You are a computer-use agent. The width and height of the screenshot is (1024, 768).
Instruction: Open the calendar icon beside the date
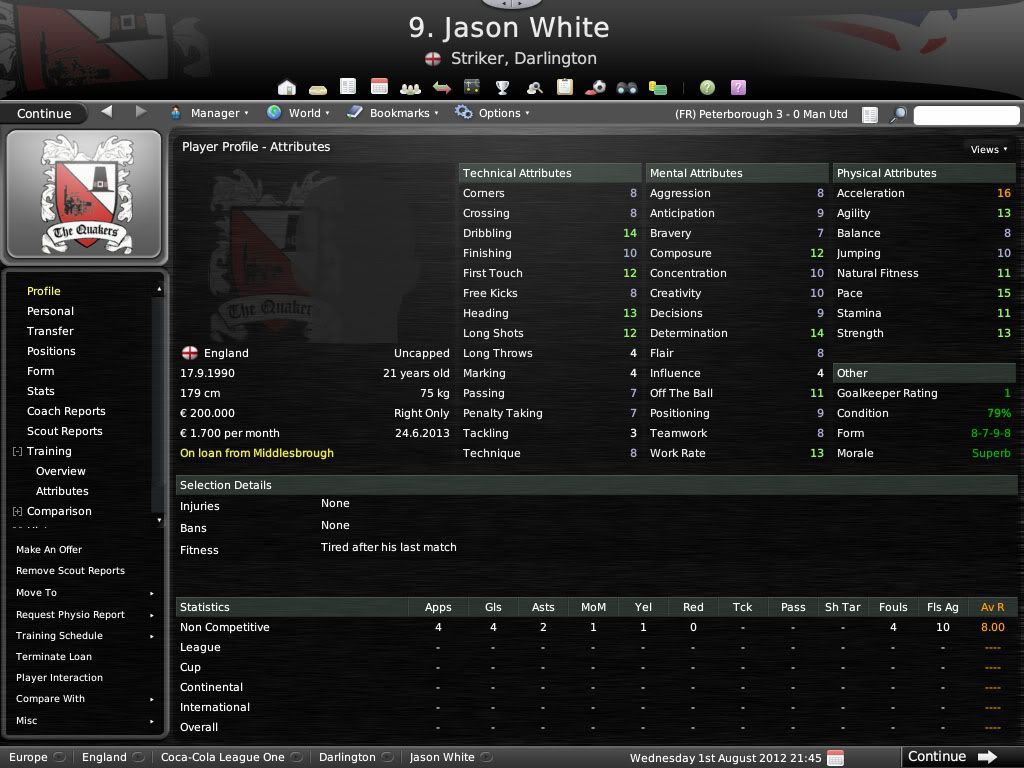click(836, 757)
